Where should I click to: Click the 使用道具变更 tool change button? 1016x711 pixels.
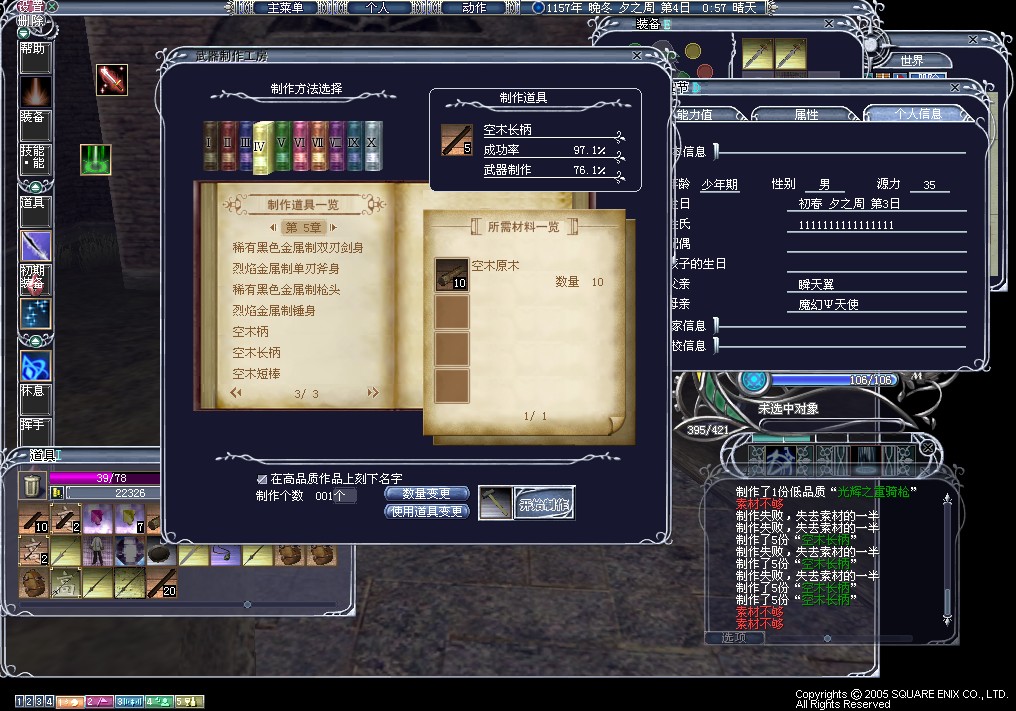[426, 511]
